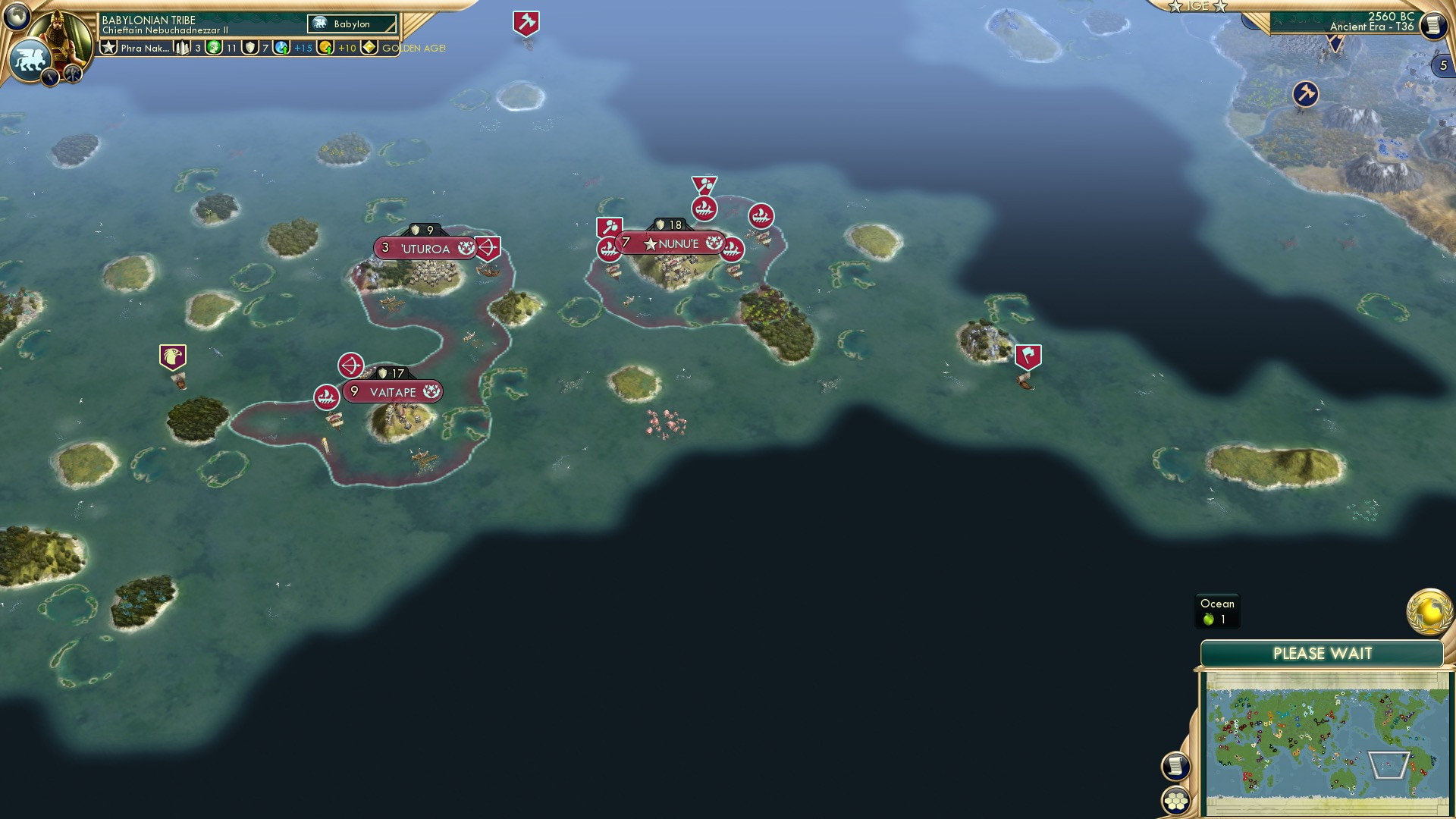Click the scroll icon left of the minimap

[x=1174, y=767]
